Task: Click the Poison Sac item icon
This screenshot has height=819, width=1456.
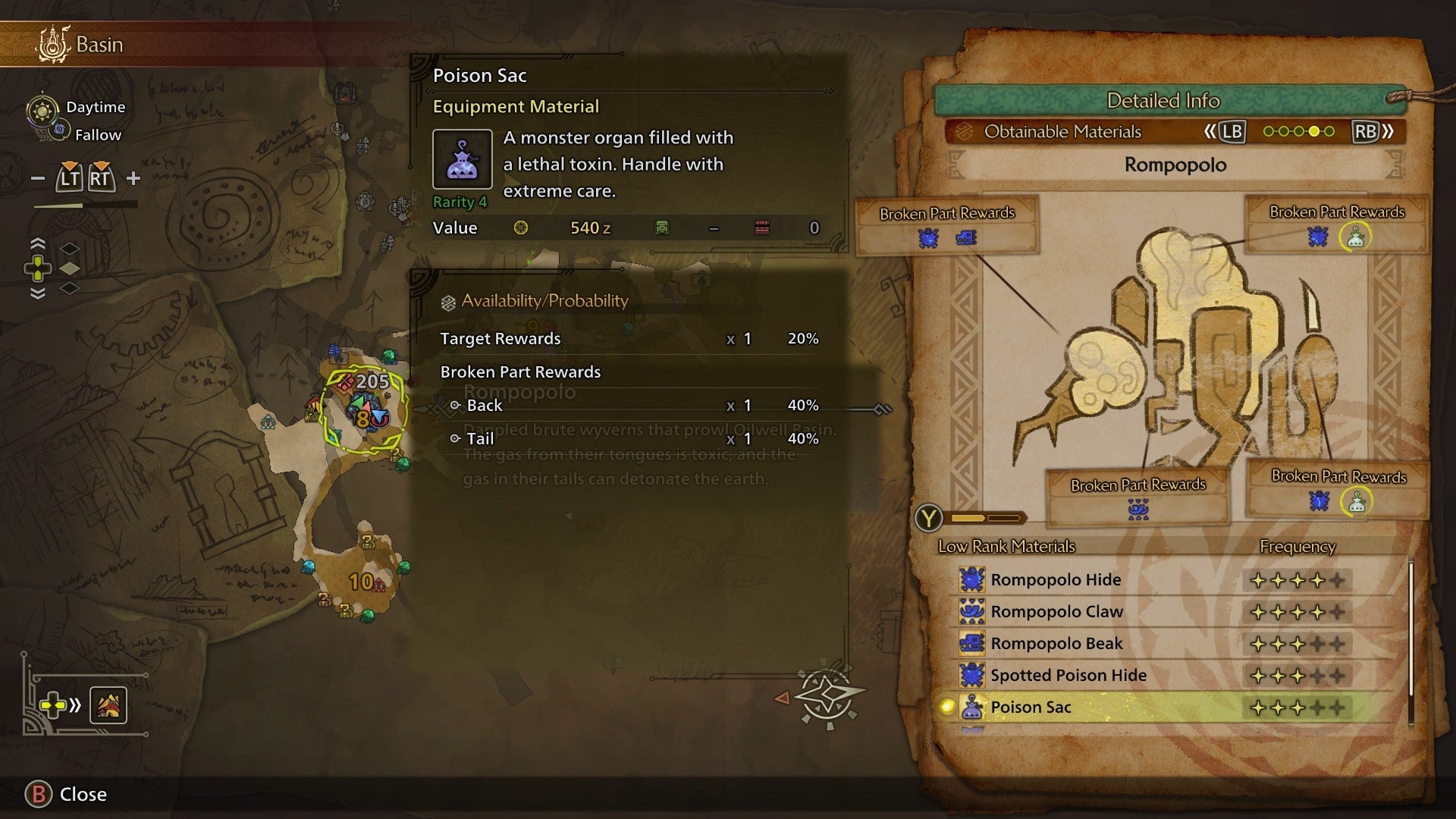Action: (x=462, y=159)
